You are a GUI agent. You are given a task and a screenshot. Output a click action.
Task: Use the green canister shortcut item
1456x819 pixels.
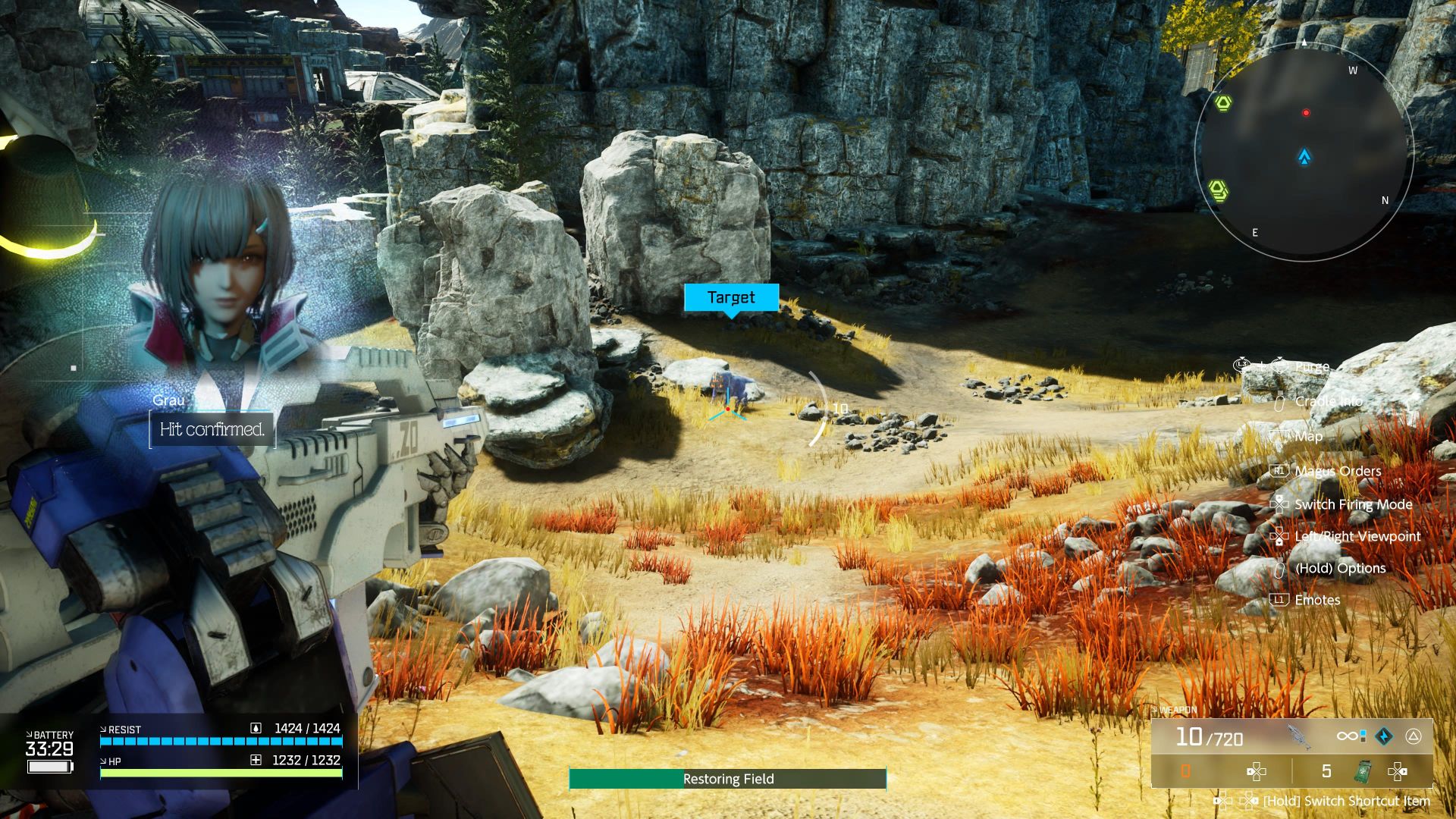(1363, 772)
